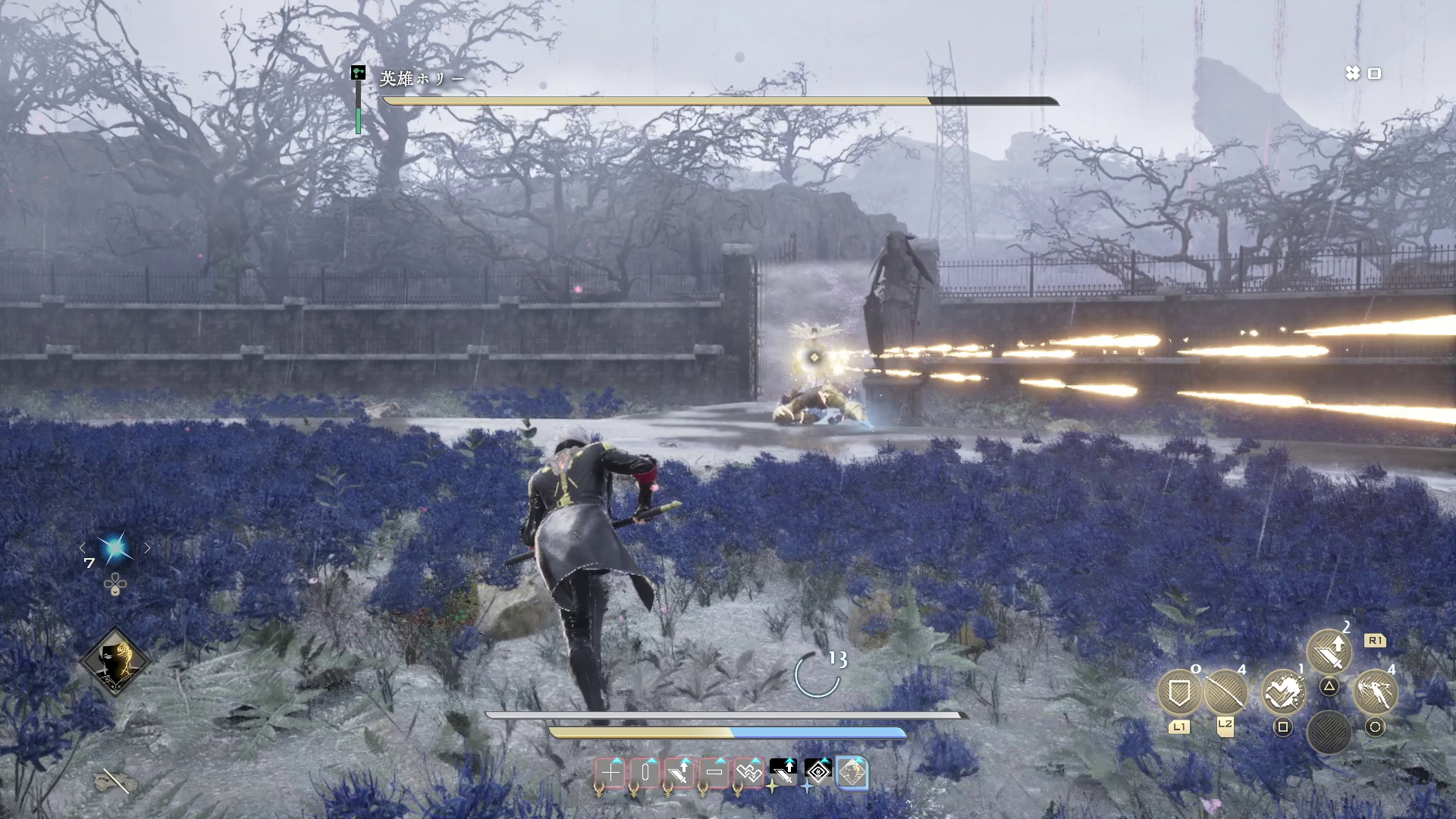This screenshot has height=819, width=1456.
Task: Select the shield skill icon
Action: 1179,692
